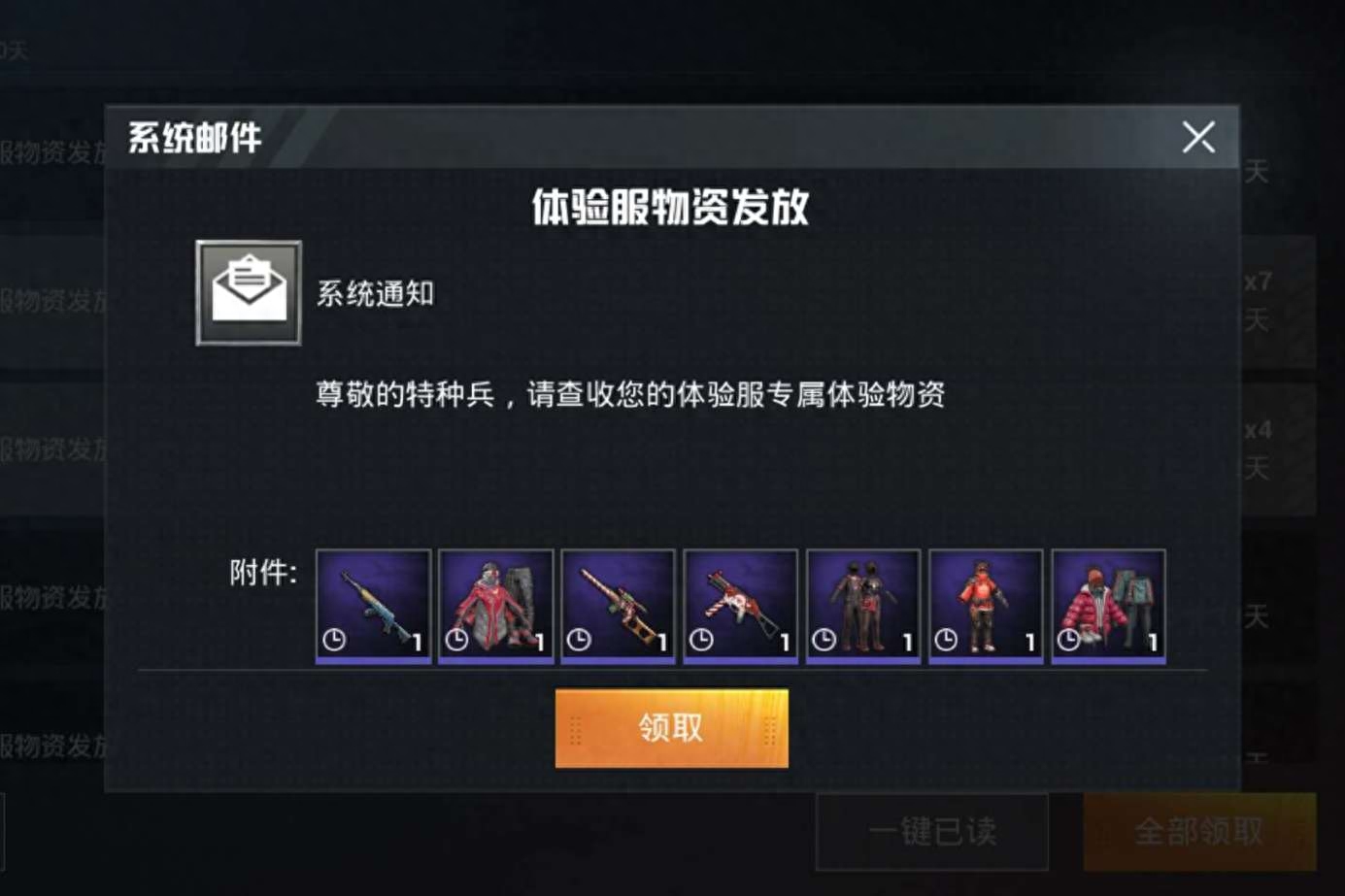
Task: Dismiss the mail with the X button
Action: coord(1197,137)
